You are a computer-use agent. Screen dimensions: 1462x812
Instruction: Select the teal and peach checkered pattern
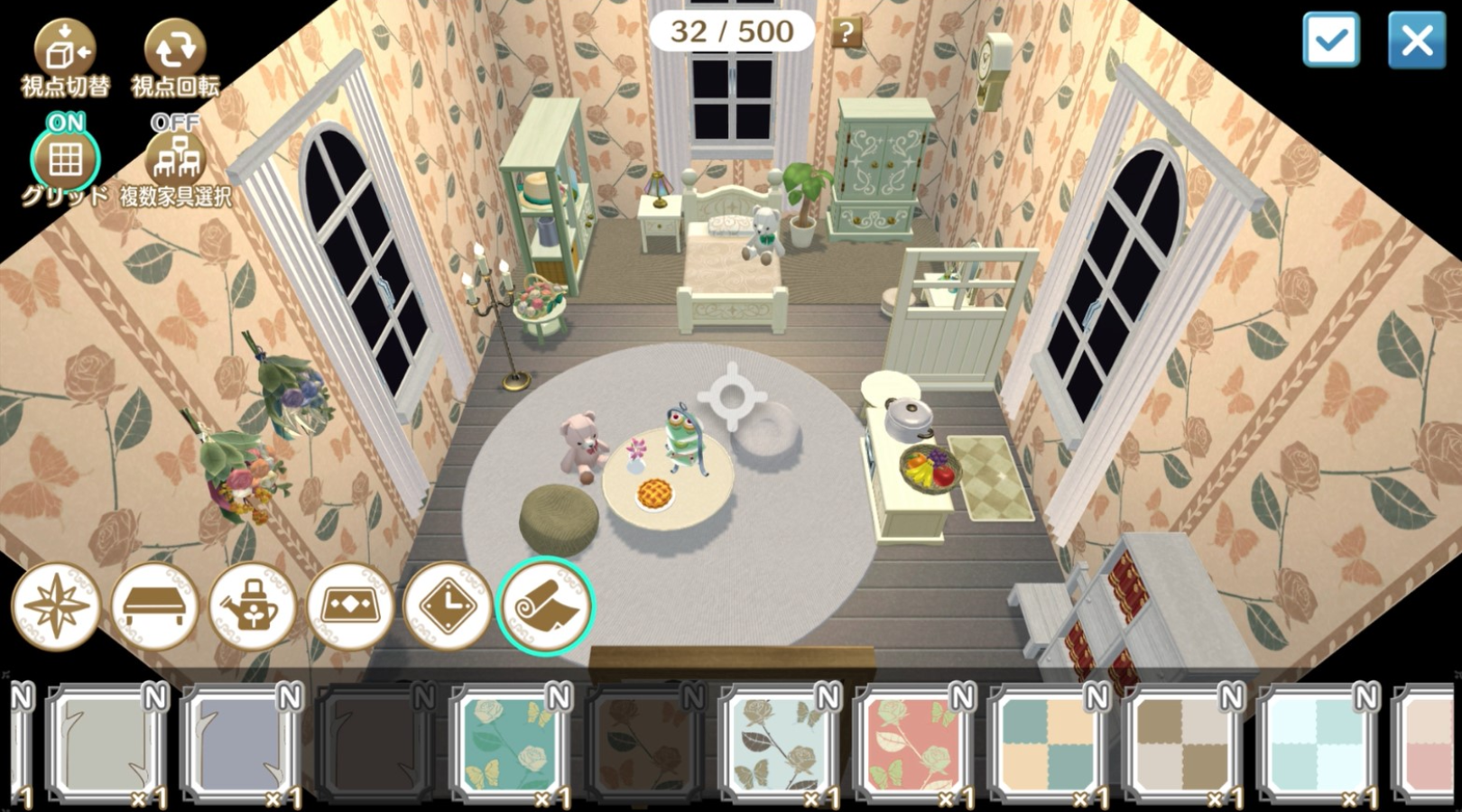1048,744
